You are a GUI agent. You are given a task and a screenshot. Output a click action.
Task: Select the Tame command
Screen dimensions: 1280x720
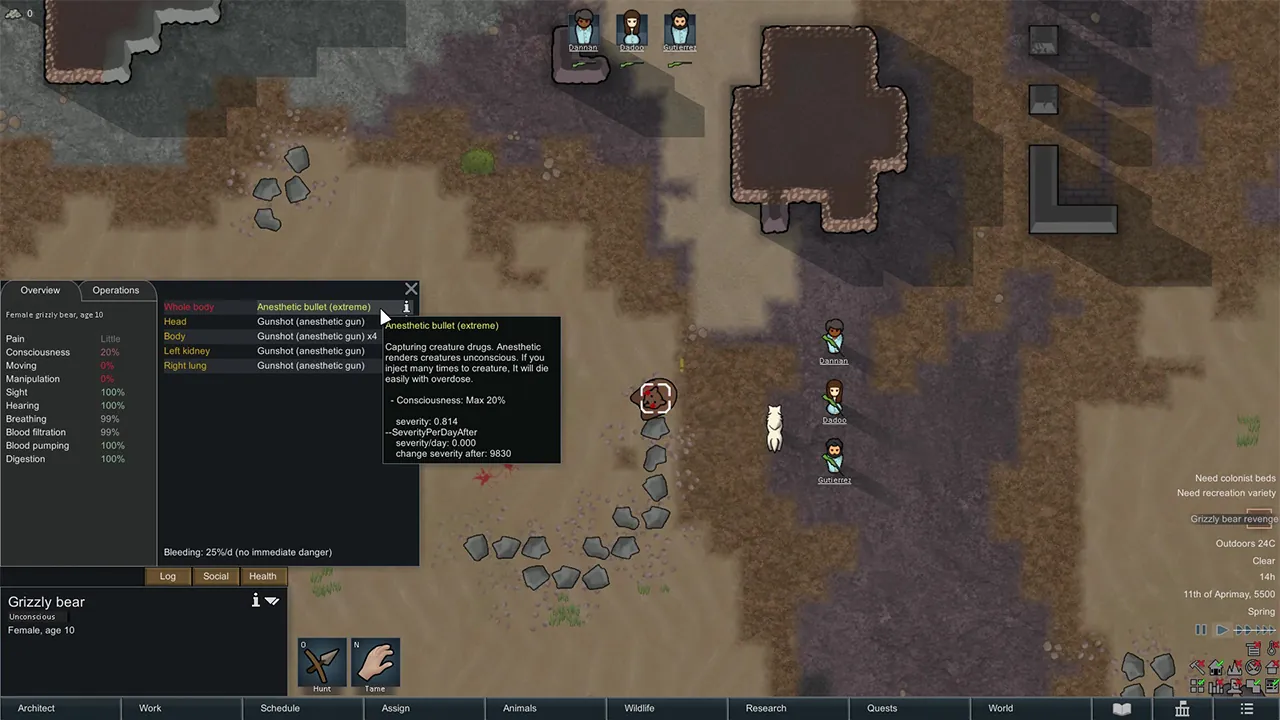(x=375, y=664)
